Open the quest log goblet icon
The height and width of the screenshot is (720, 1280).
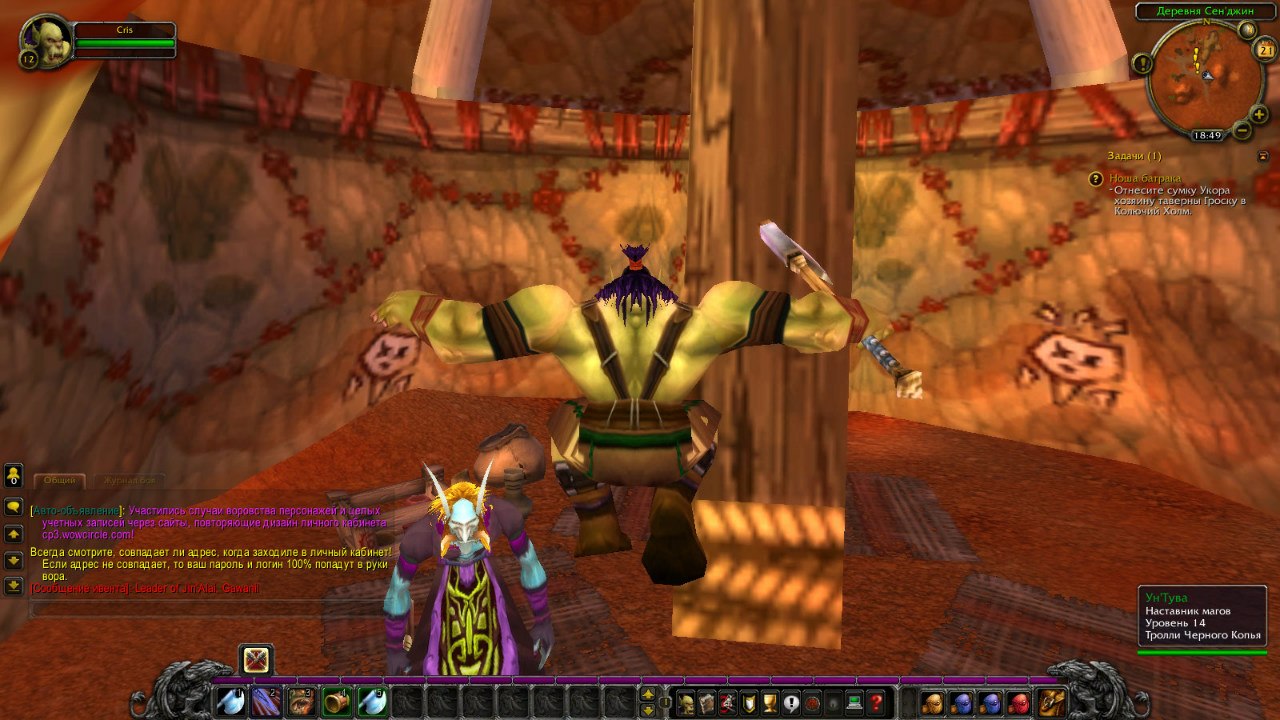coord(771,702)
